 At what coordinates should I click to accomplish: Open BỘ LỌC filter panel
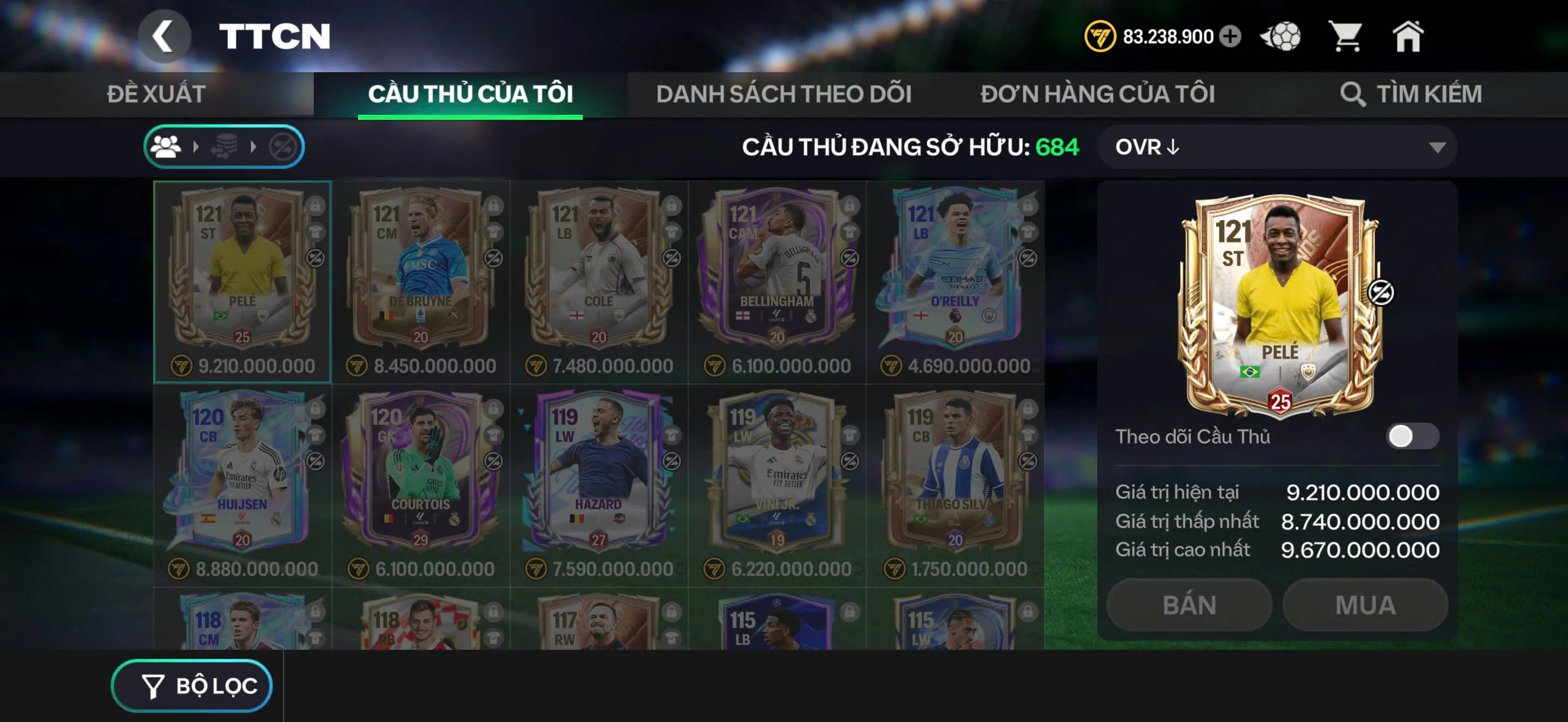click(x=191, y=685)
